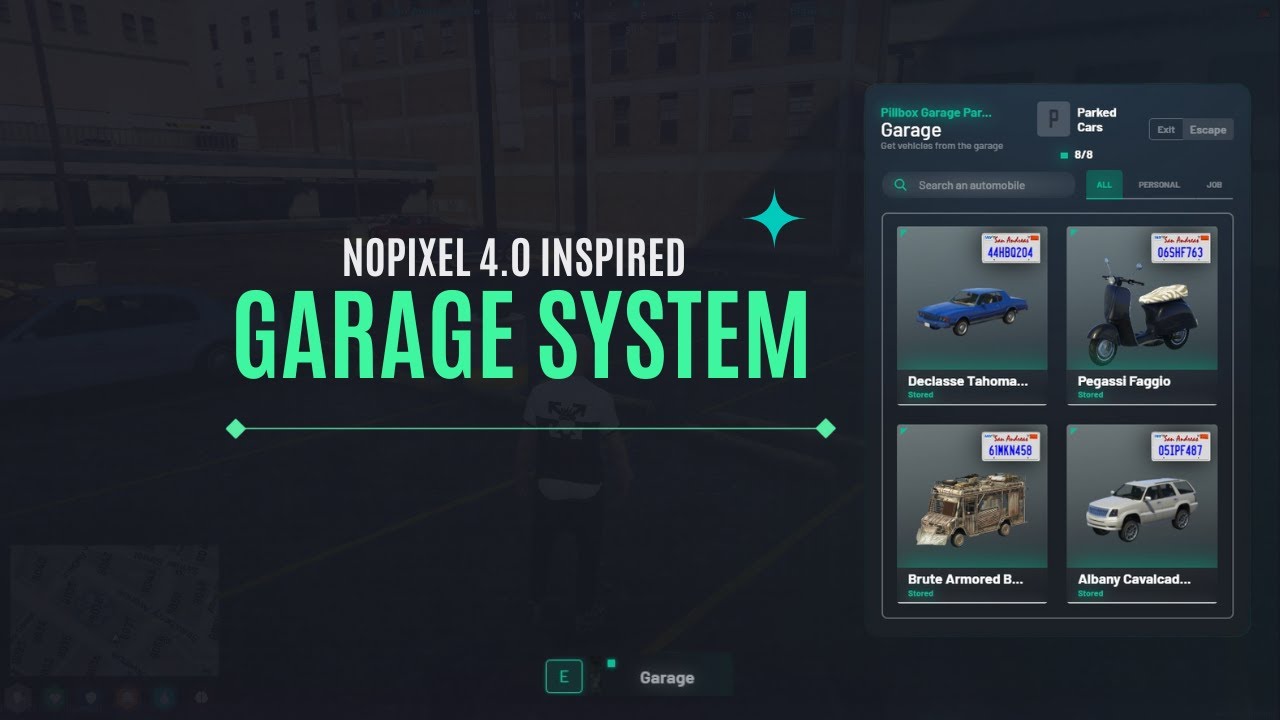The image size is (1280, 720).
Task: Toggle the green corner marker on Brute Armored
Action: click(903, 430)
